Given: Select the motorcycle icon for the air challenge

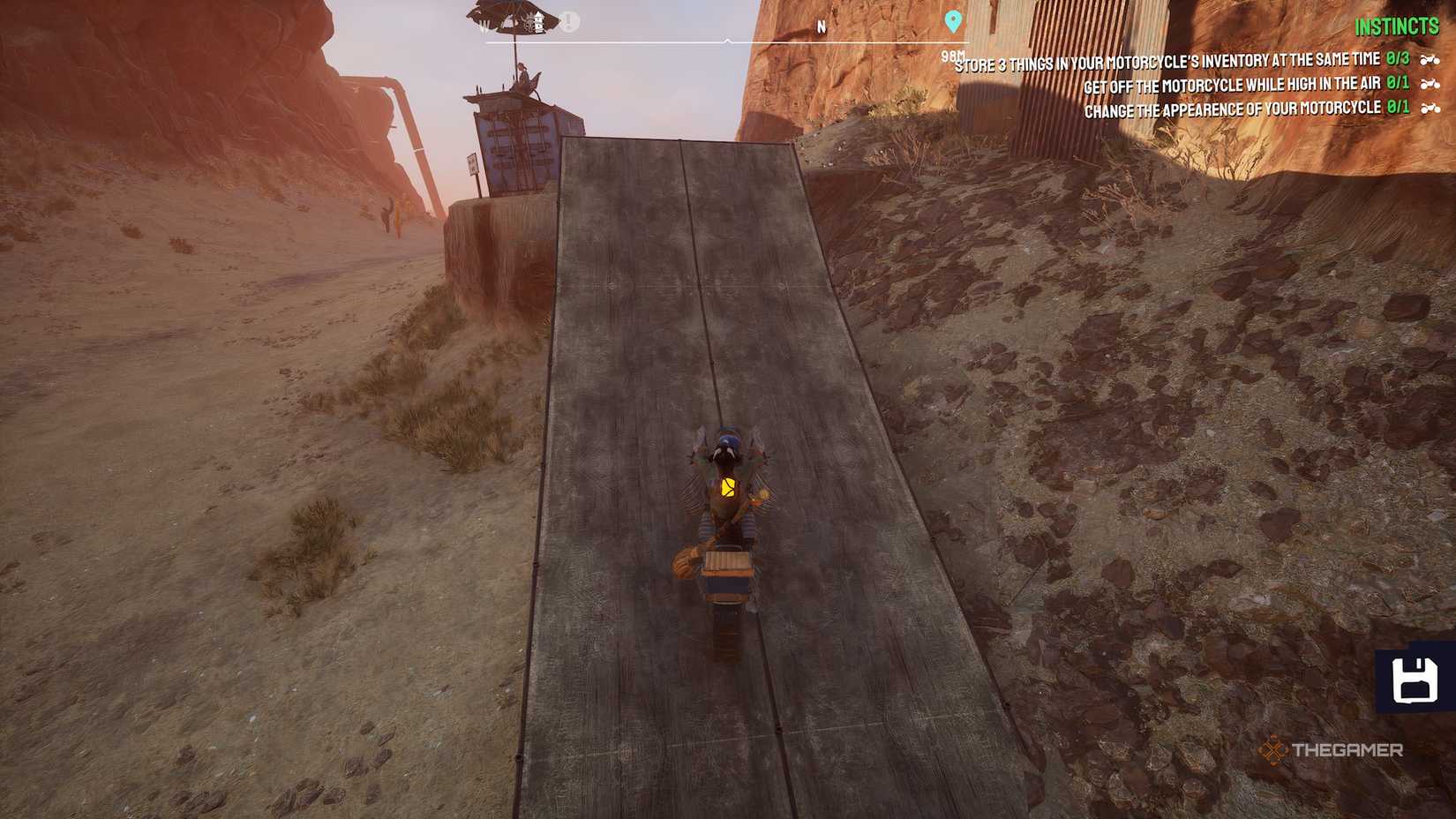Looking at the screenshot, I should (x=1430, y=85).
